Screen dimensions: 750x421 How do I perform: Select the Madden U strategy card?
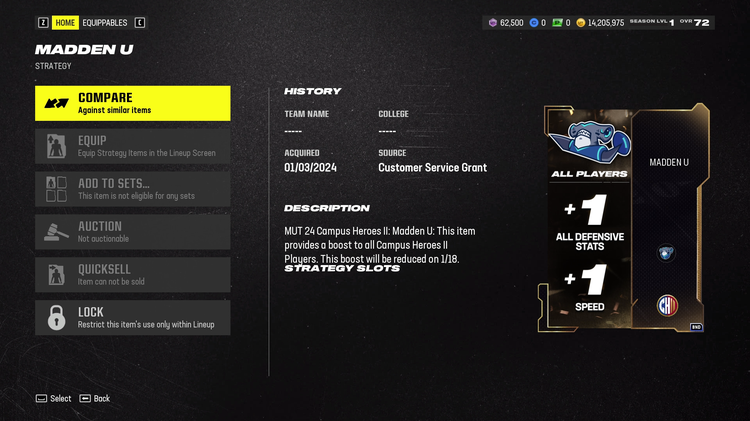coord(625,219)
